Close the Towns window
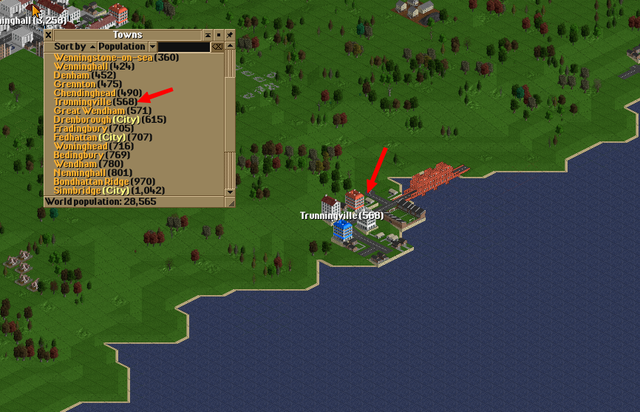The width and height of the screenshot is (640, 412). tap(48, 35)
